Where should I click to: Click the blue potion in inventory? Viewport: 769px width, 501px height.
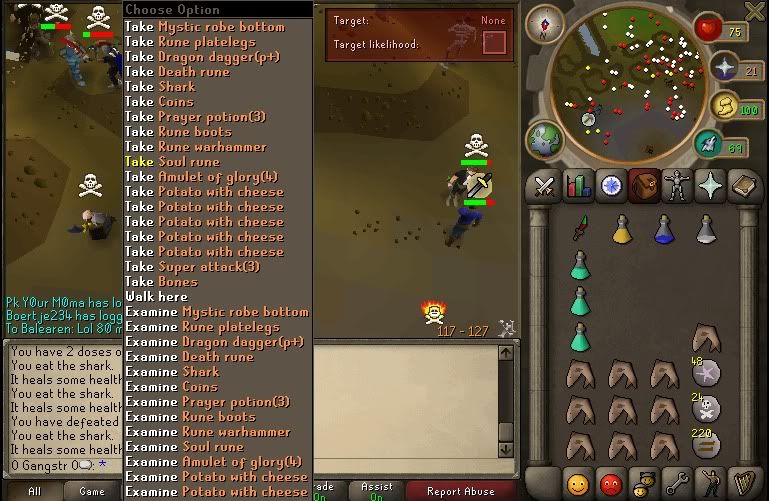click(x=664, y=230)
